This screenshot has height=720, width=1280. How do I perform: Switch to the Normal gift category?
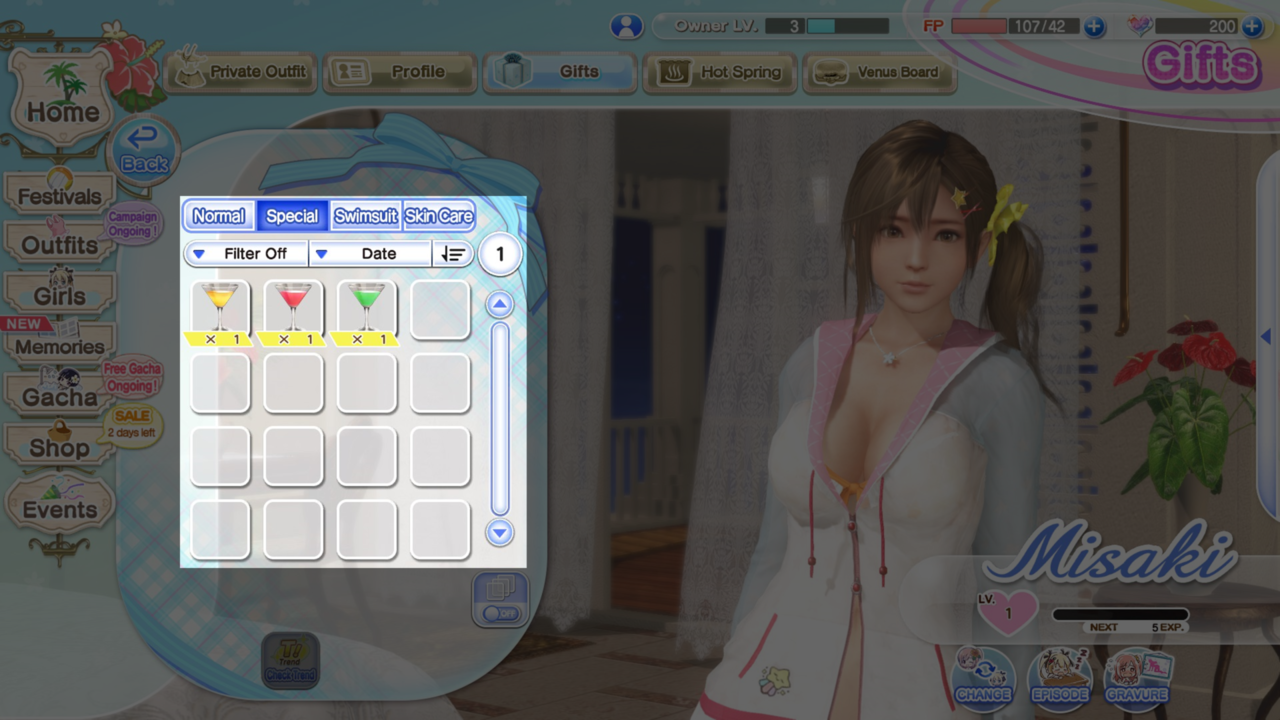(218, 216)
